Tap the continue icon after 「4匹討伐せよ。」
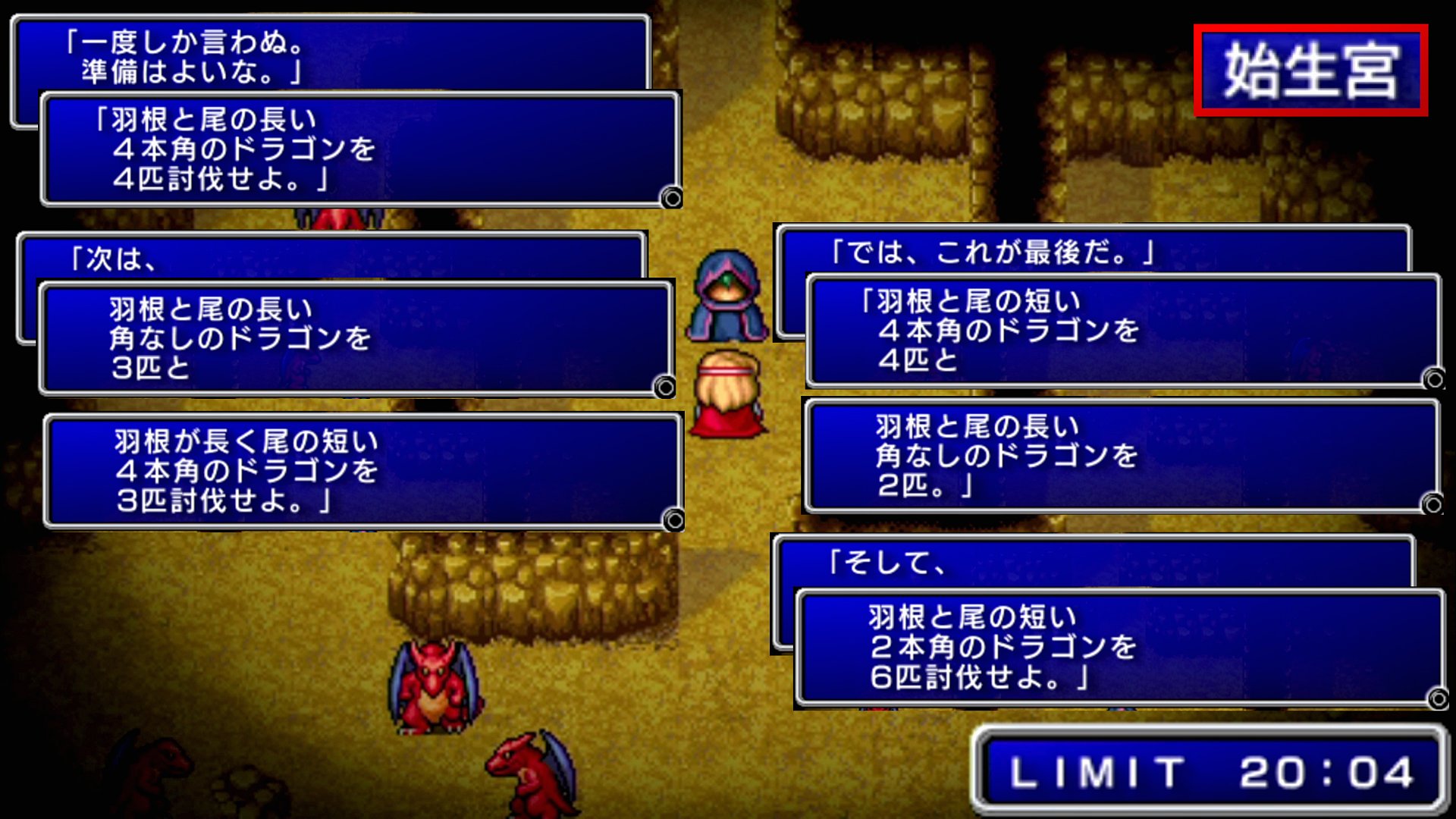 671,198
